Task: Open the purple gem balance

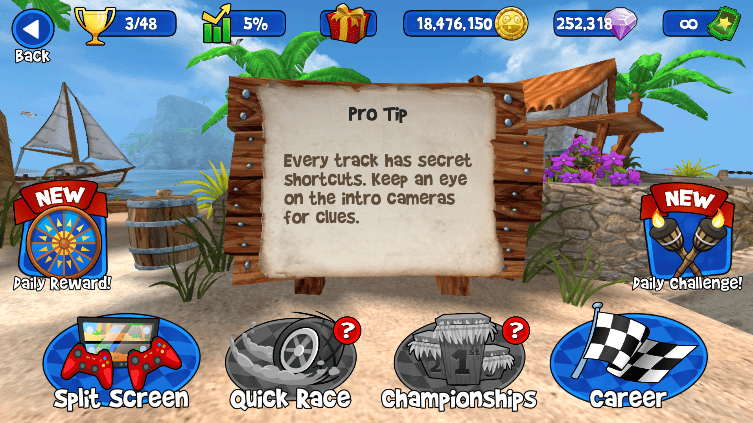Action: click(598, 24)
